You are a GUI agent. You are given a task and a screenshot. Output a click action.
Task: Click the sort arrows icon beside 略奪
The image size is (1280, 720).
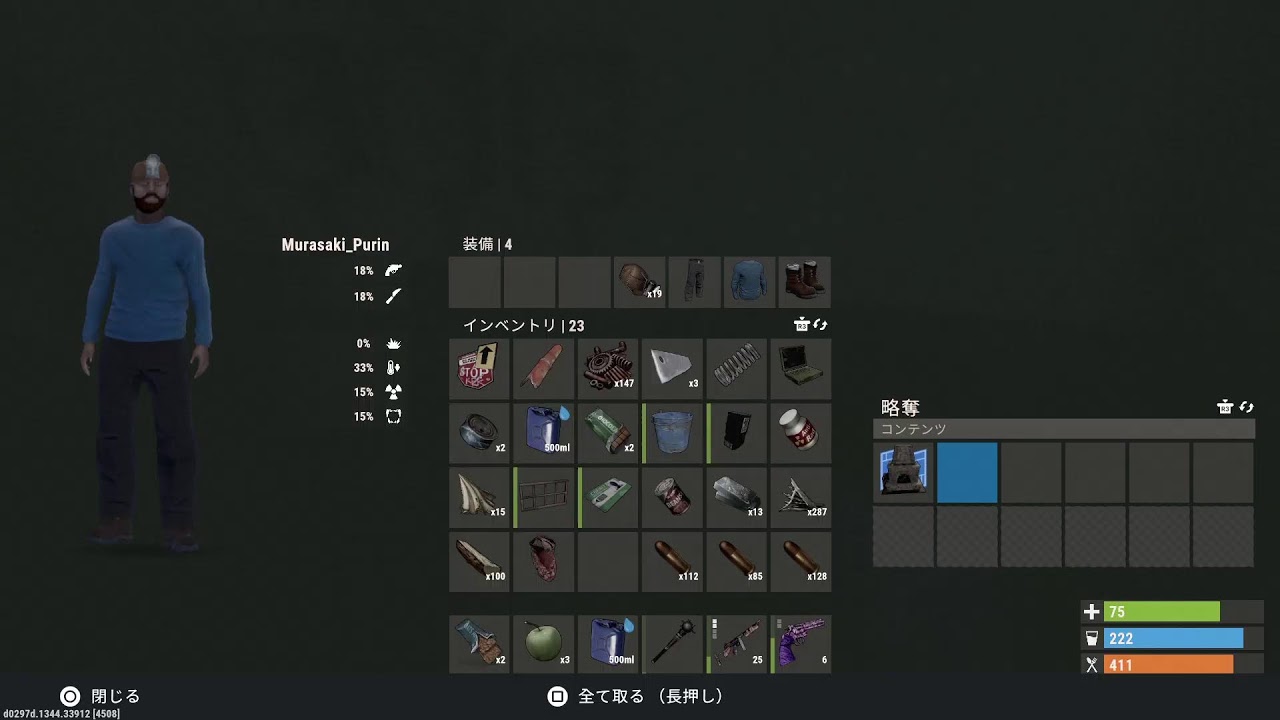click(x=1245, y=407)
